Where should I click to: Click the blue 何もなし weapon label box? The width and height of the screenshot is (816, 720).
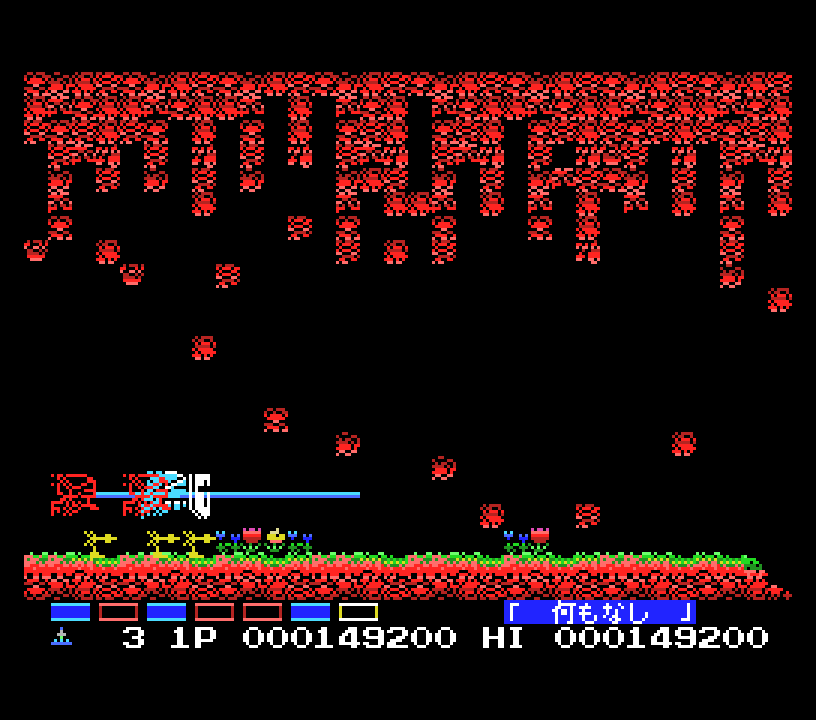(x=600, y=612)
